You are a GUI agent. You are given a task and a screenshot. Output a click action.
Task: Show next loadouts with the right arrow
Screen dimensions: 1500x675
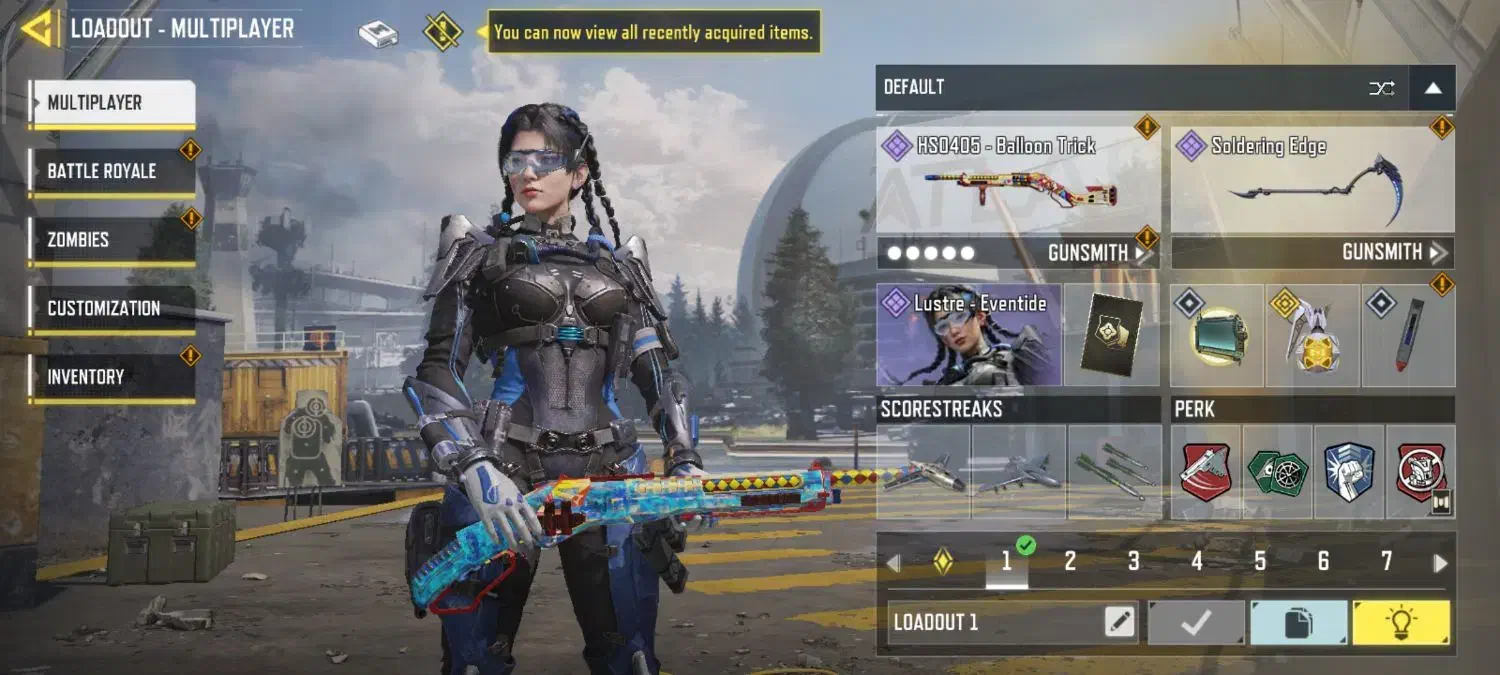[x=1440, y=563]
